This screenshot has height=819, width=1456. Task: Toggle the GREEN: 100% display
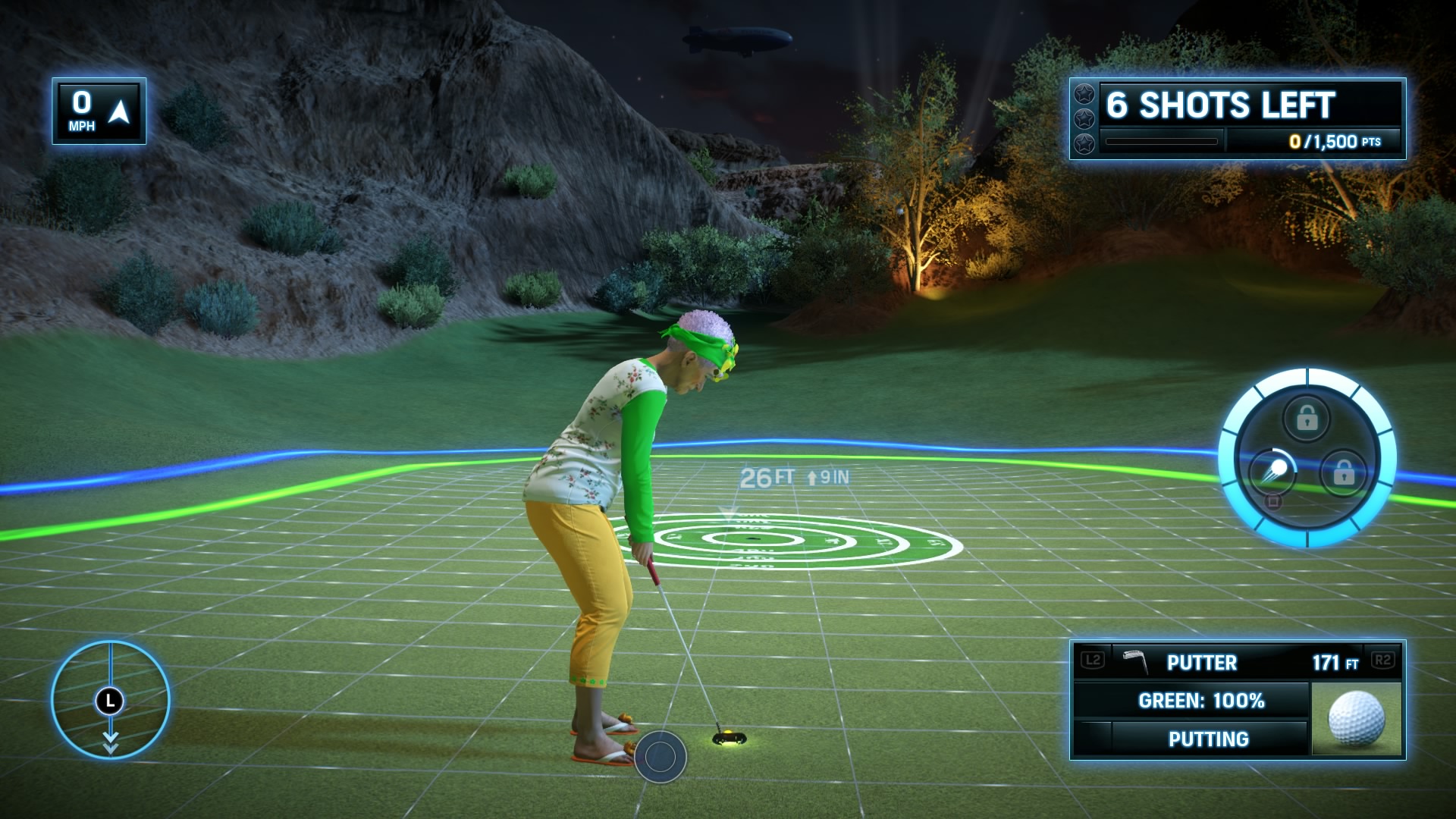click(1200, 701)
